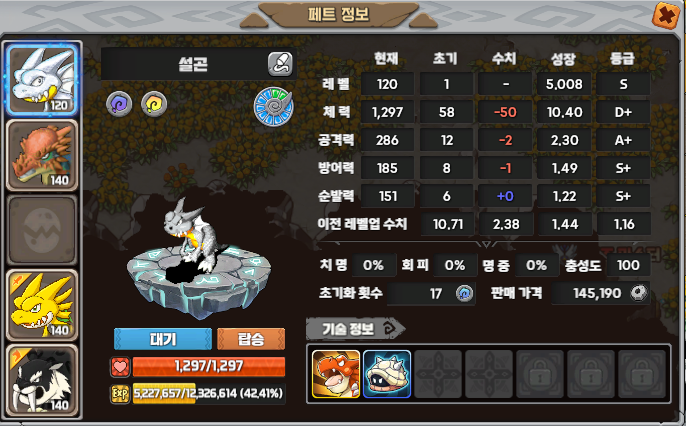Select the black and white sabertooth pet

coord(41,381)
